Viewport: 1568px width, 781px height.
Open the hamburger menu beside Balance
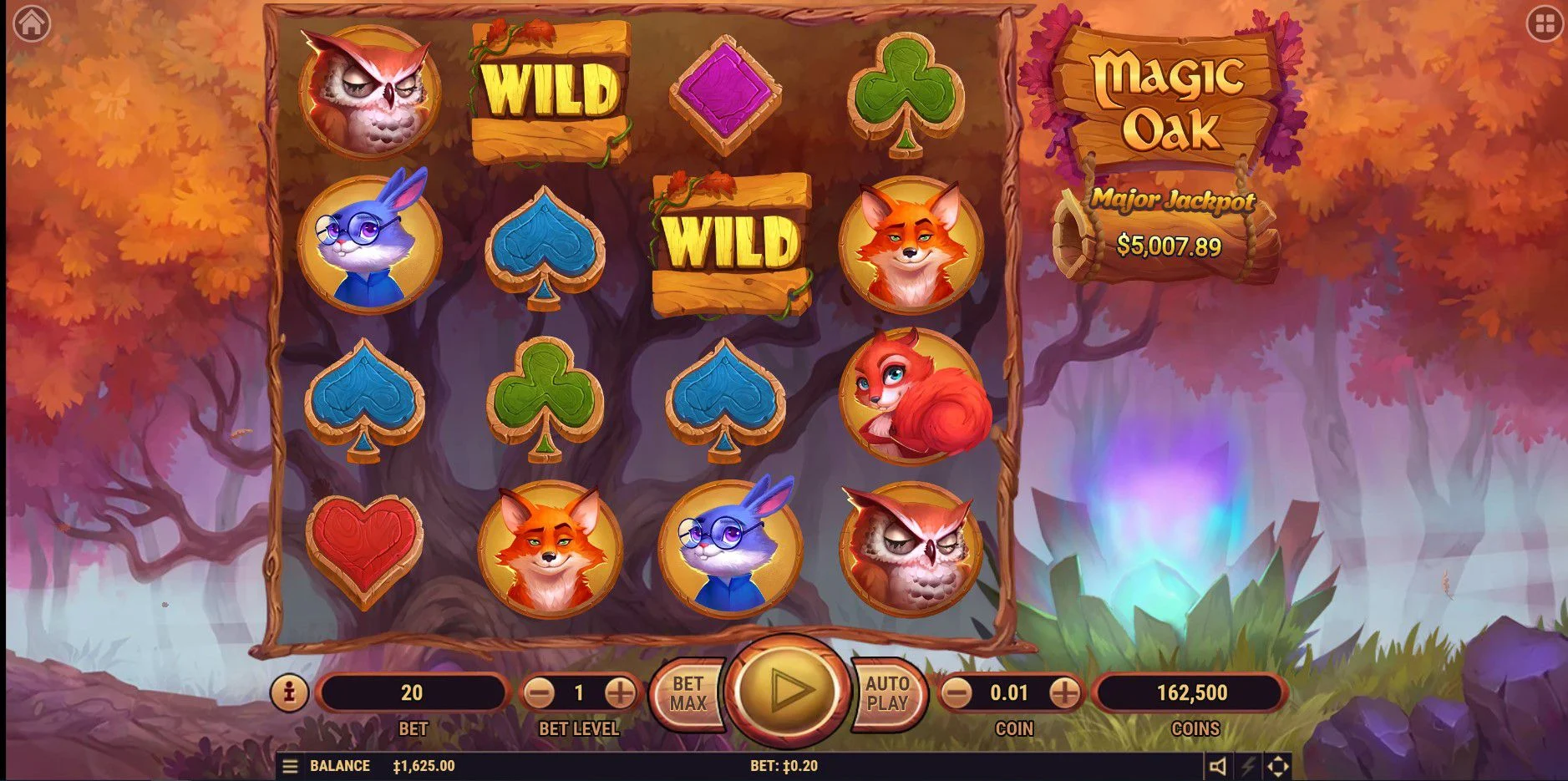pyautogui.click(x=290, y=766)
